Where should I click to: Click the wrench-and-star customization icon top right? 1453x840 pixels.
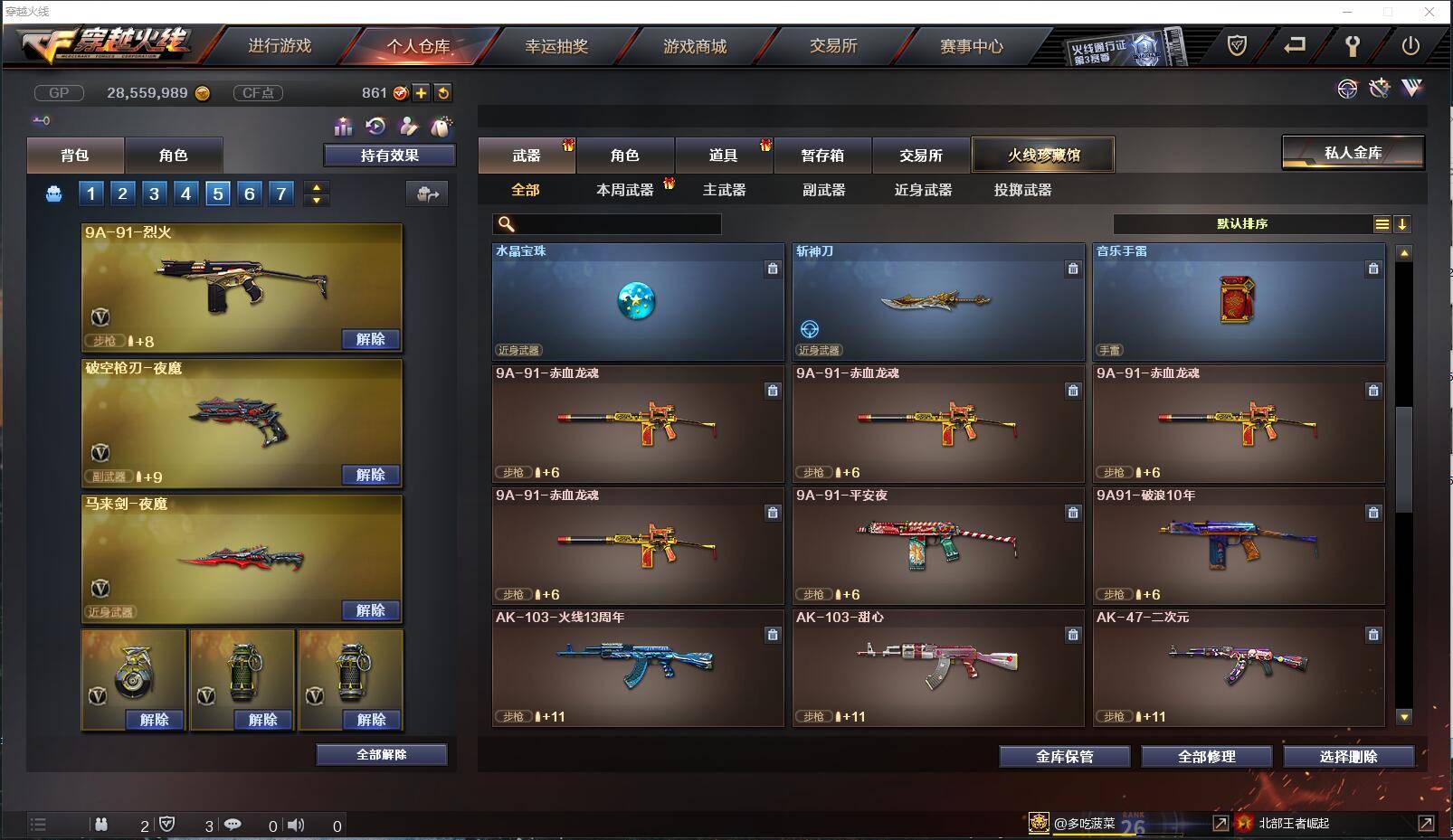(1379, 88)
